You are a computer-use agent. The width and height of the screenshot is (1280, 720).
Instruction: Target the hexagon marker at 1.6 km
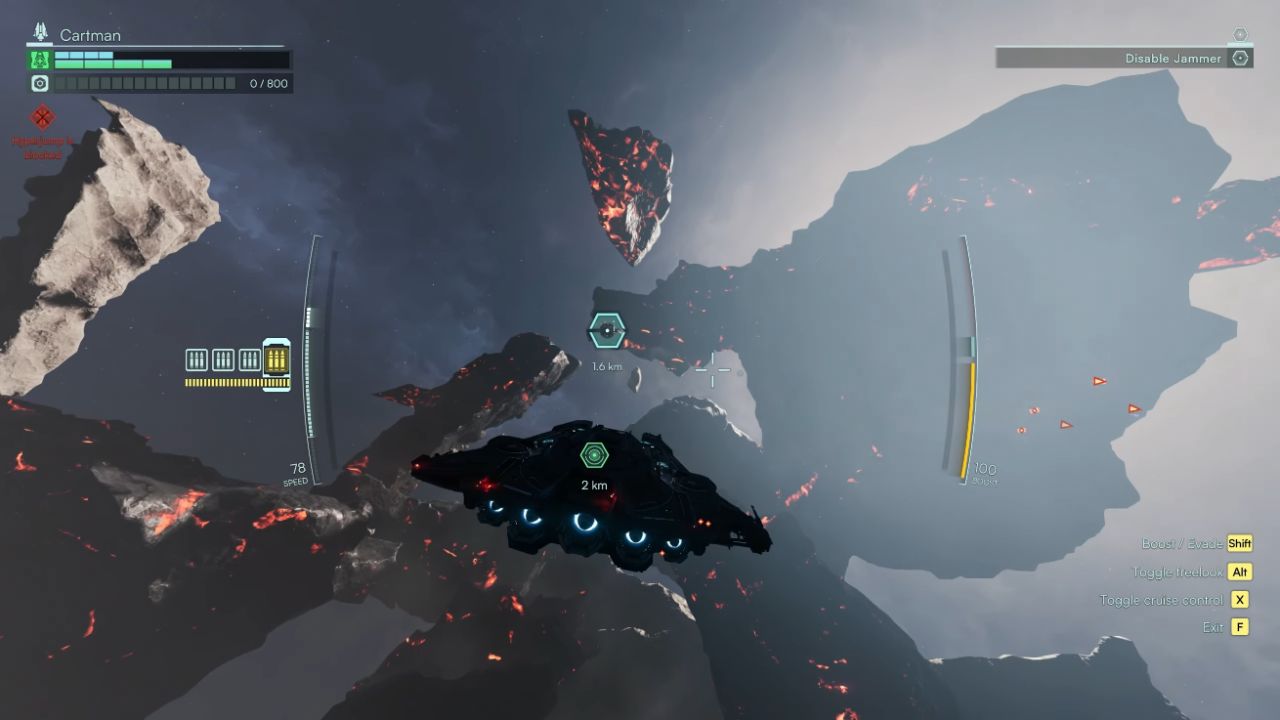(x=606, y=331)
